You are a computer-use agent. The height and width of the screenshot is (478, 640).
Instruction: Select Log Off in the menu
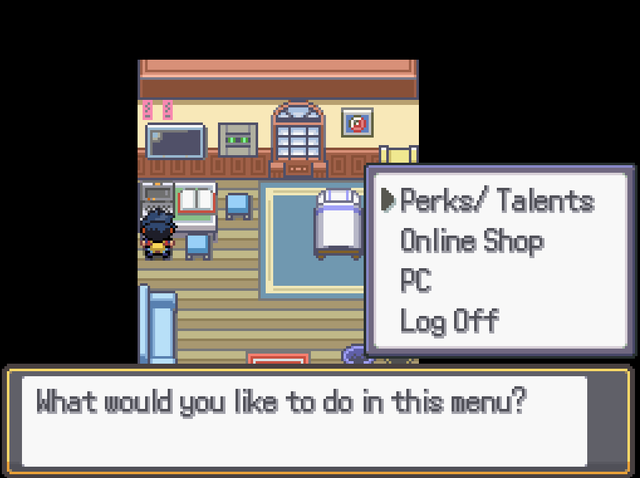pyautogui.click(x=449, y=321)
